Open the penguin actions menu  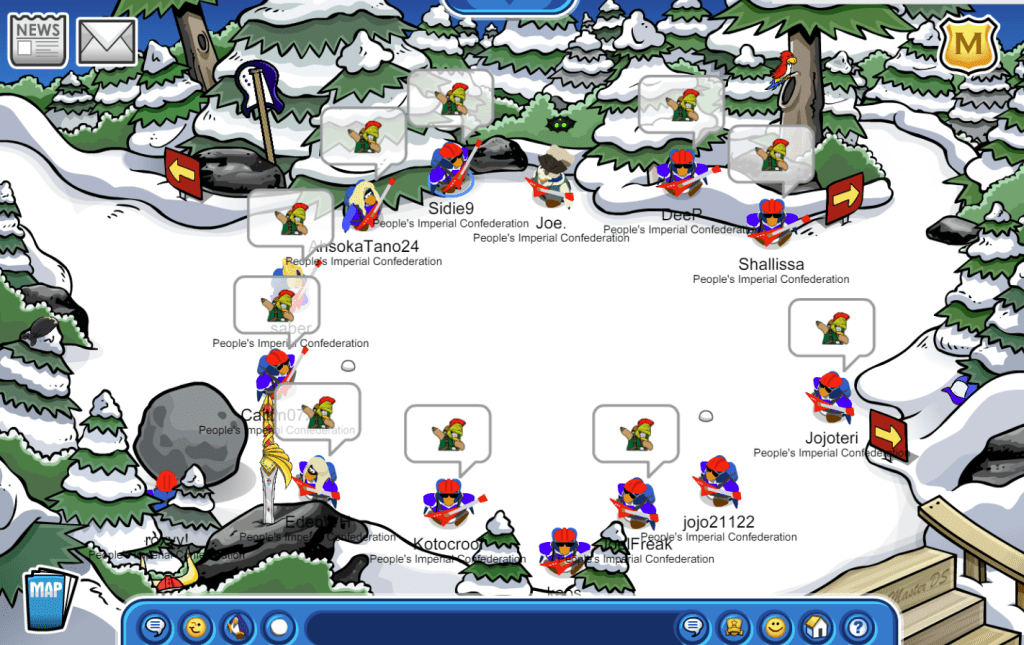click(237, 628)
